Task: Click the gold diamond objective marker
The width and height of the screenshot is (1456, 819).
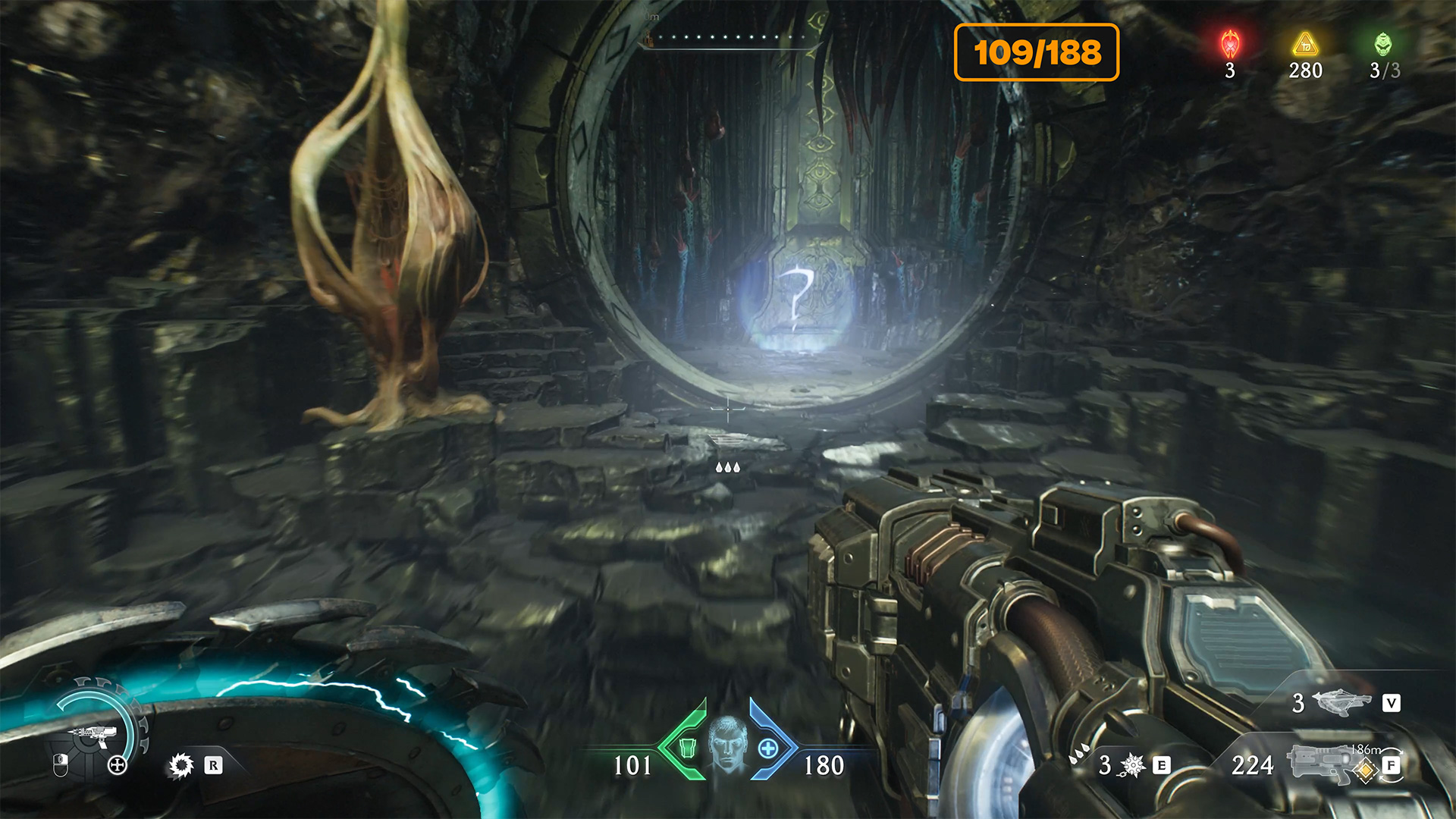Action: (1366, 771)
